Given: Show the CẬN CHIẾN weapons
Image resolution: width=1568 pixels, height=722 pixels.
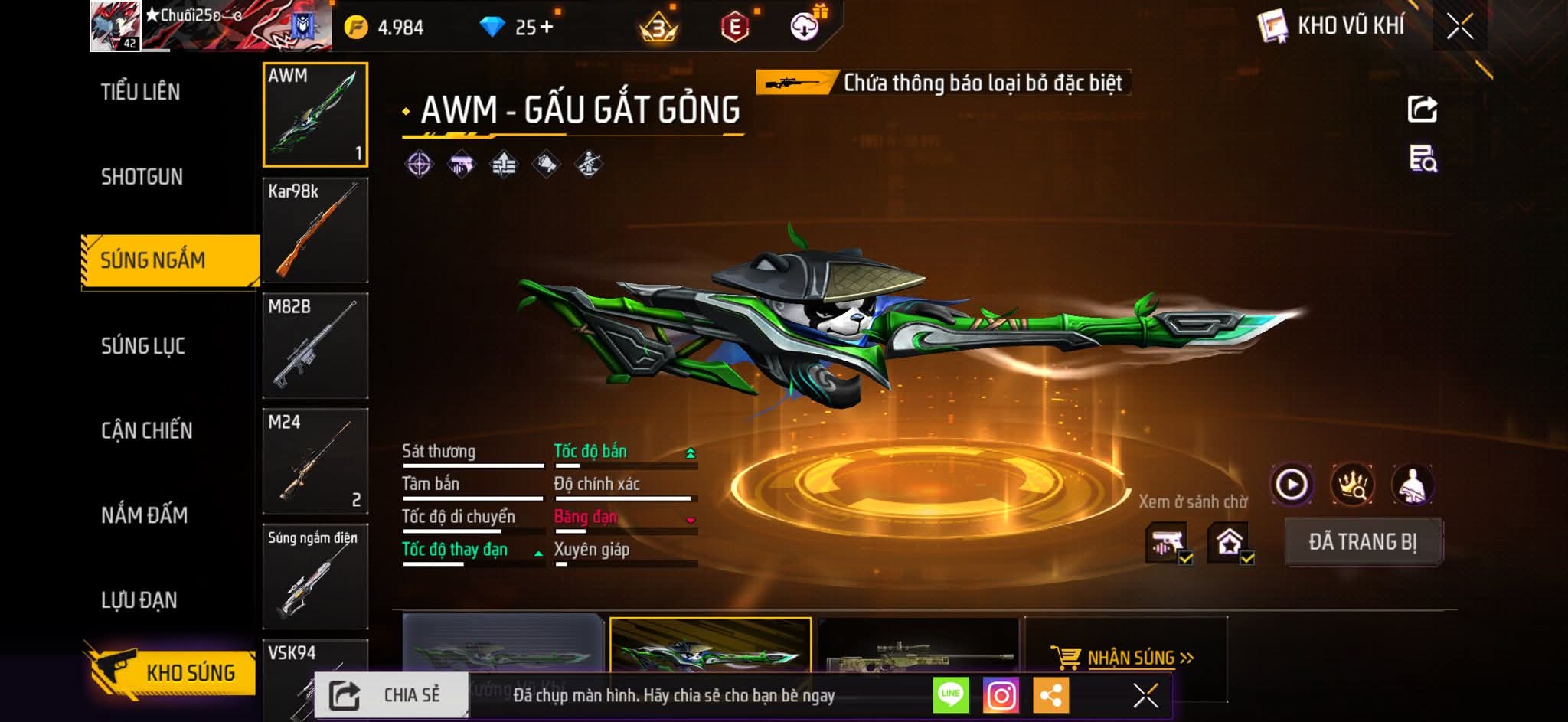Looking at the screenshot, I should coord(147,430).
